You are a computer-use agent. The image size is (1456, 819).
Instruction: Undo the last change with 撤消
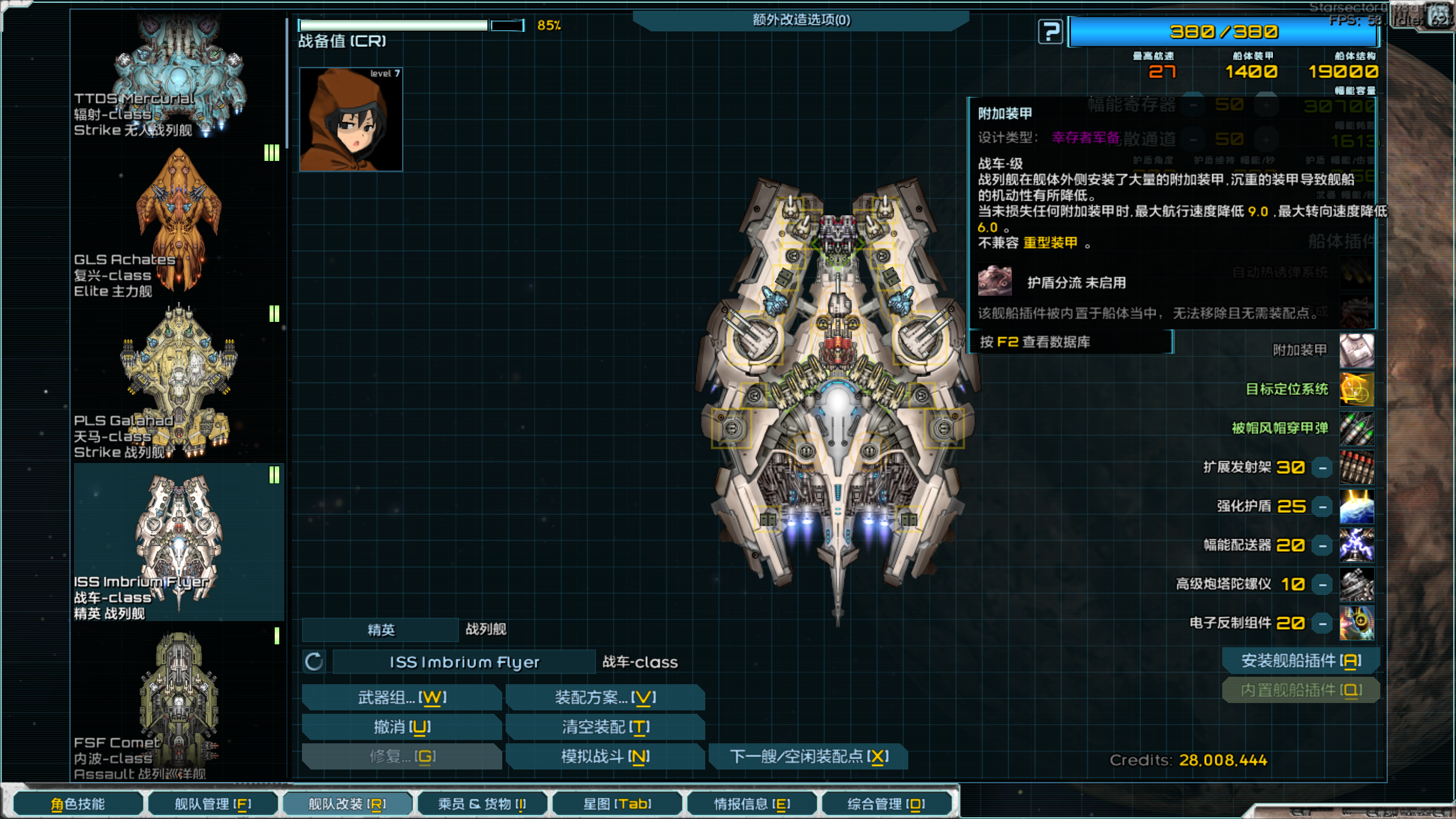click(x=402, y=727)
